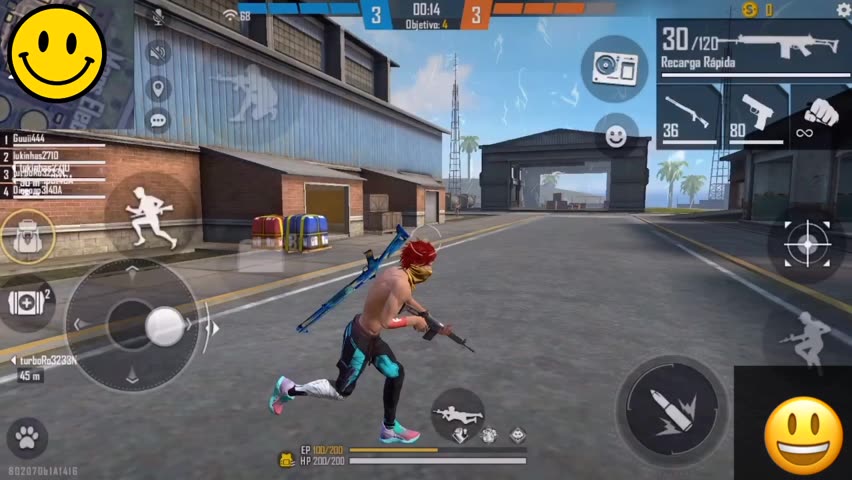
Task: Toggle the microphone icon
Action: tap(158, 18)
